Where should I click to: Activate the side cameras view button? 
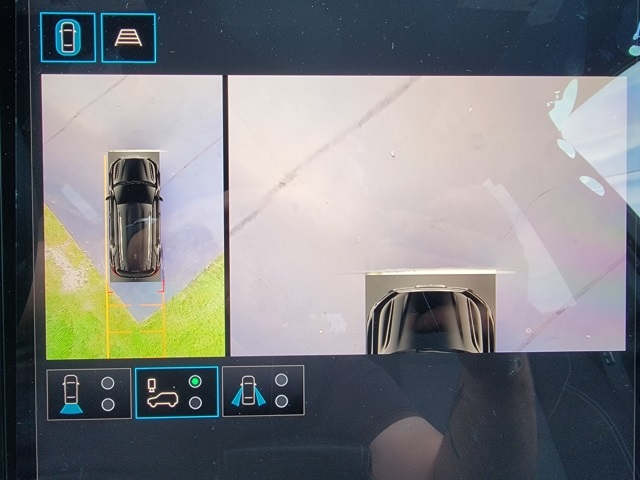[263, 391]
